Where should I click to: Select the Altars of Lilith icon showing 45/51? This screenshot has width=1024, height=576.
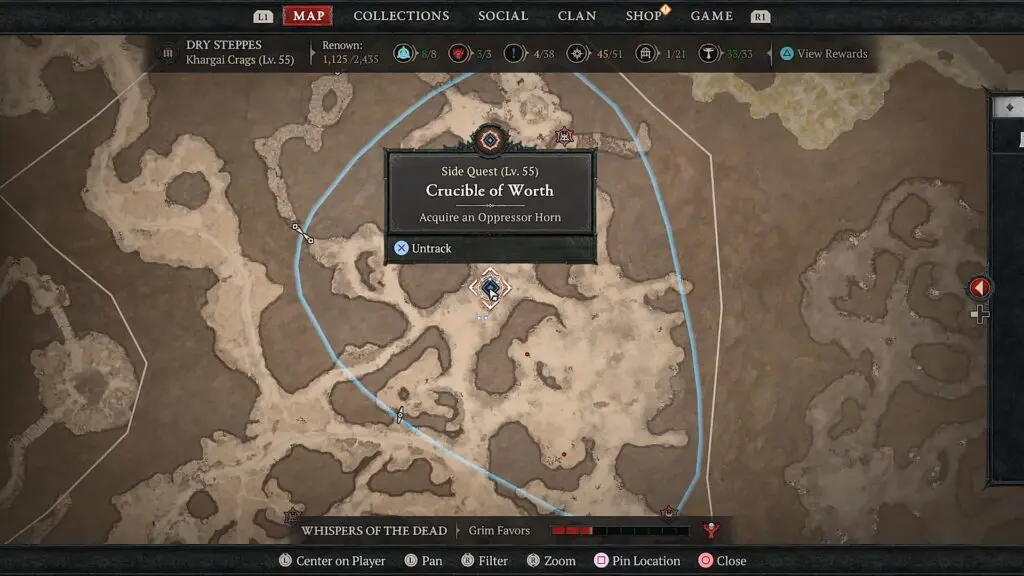[577, 54]
